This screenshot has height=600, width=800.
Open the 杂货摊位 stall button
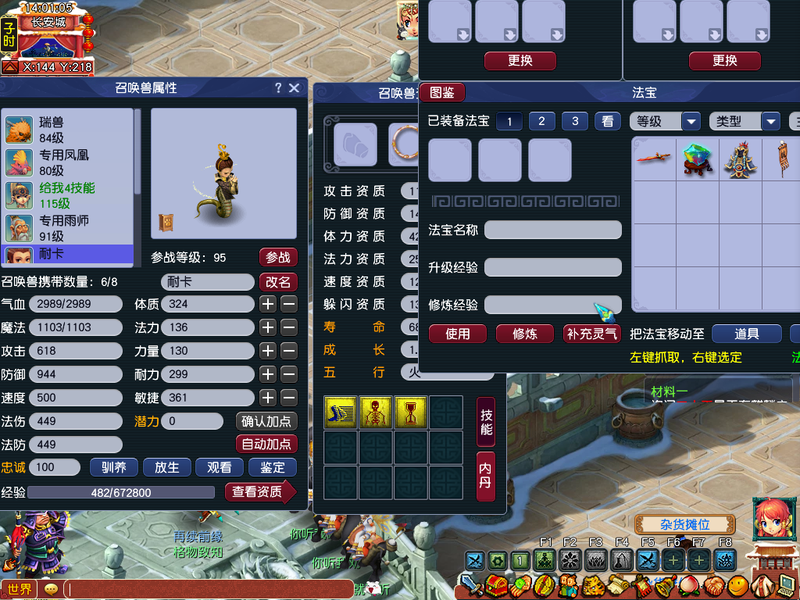point(684,526)
